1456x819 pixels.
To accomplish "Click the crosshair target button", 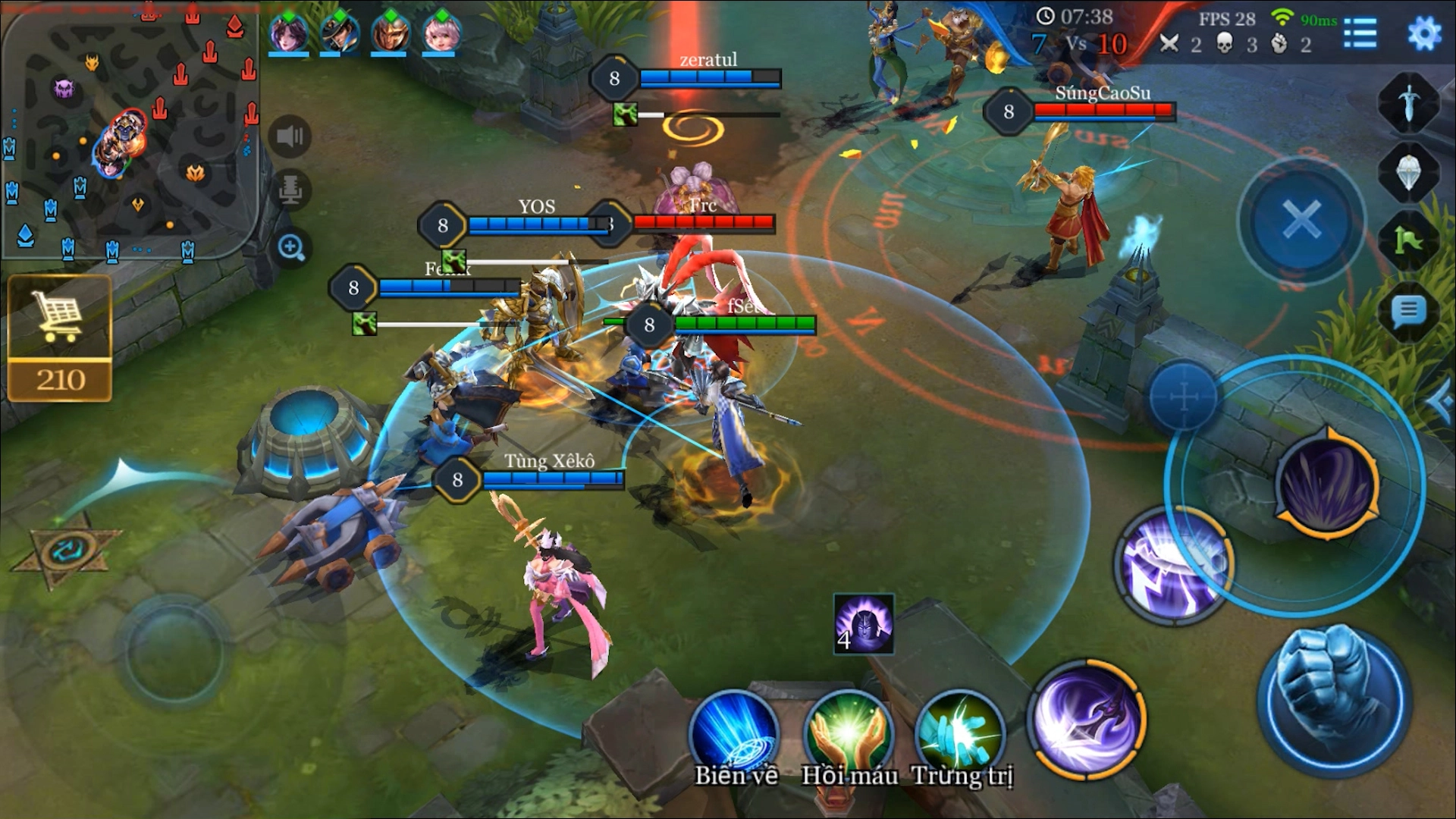I will 1182,397.
